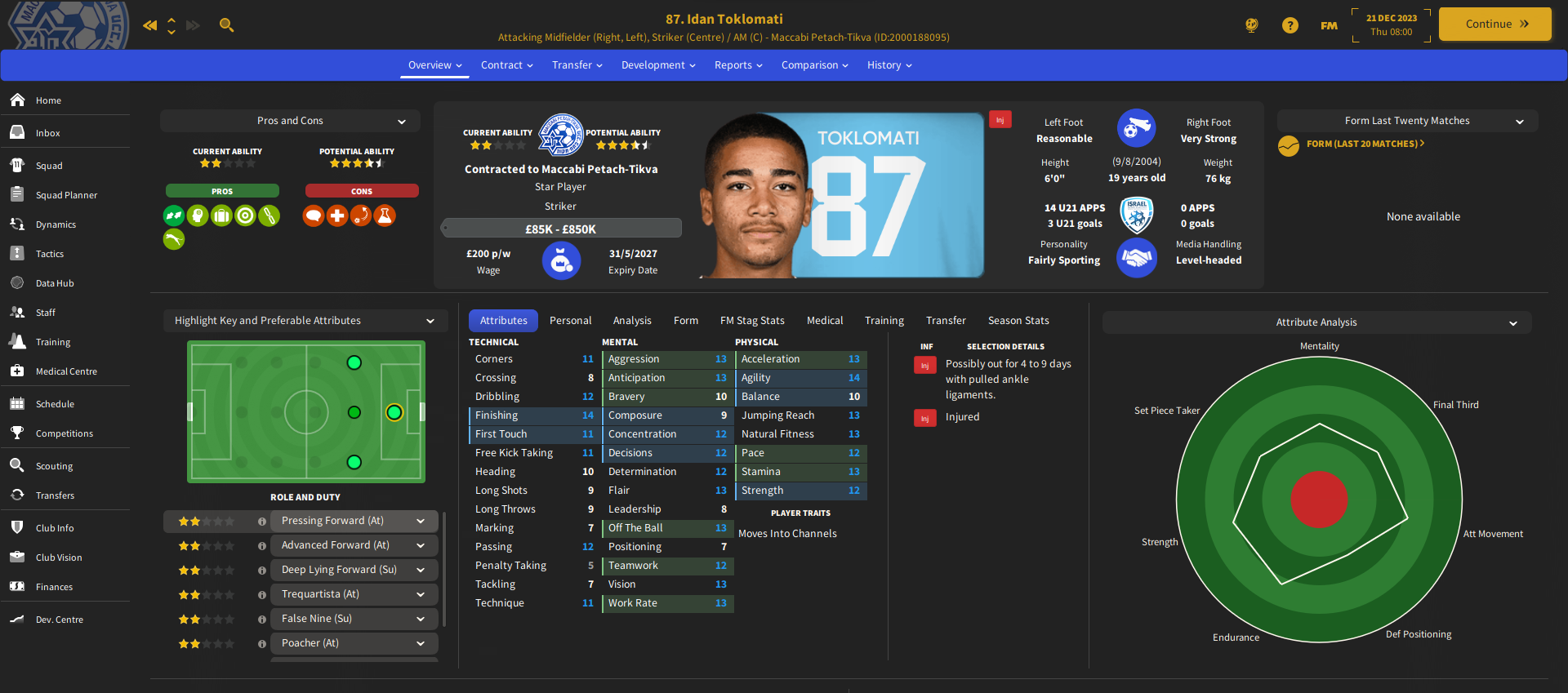Open the Inbox
Image resolution: width=1568 pixels, height=693 pixels.
[47, 133]
